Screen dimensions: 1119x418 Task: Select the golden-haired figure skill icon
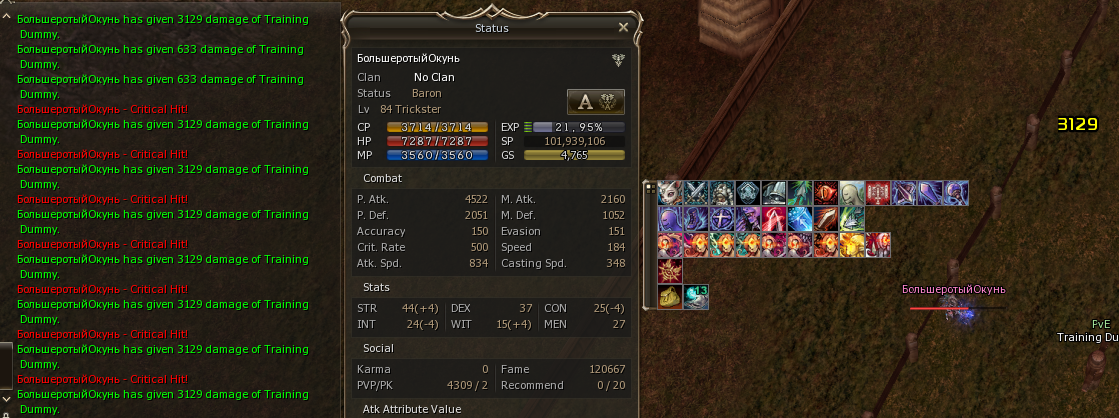(852, 245)
